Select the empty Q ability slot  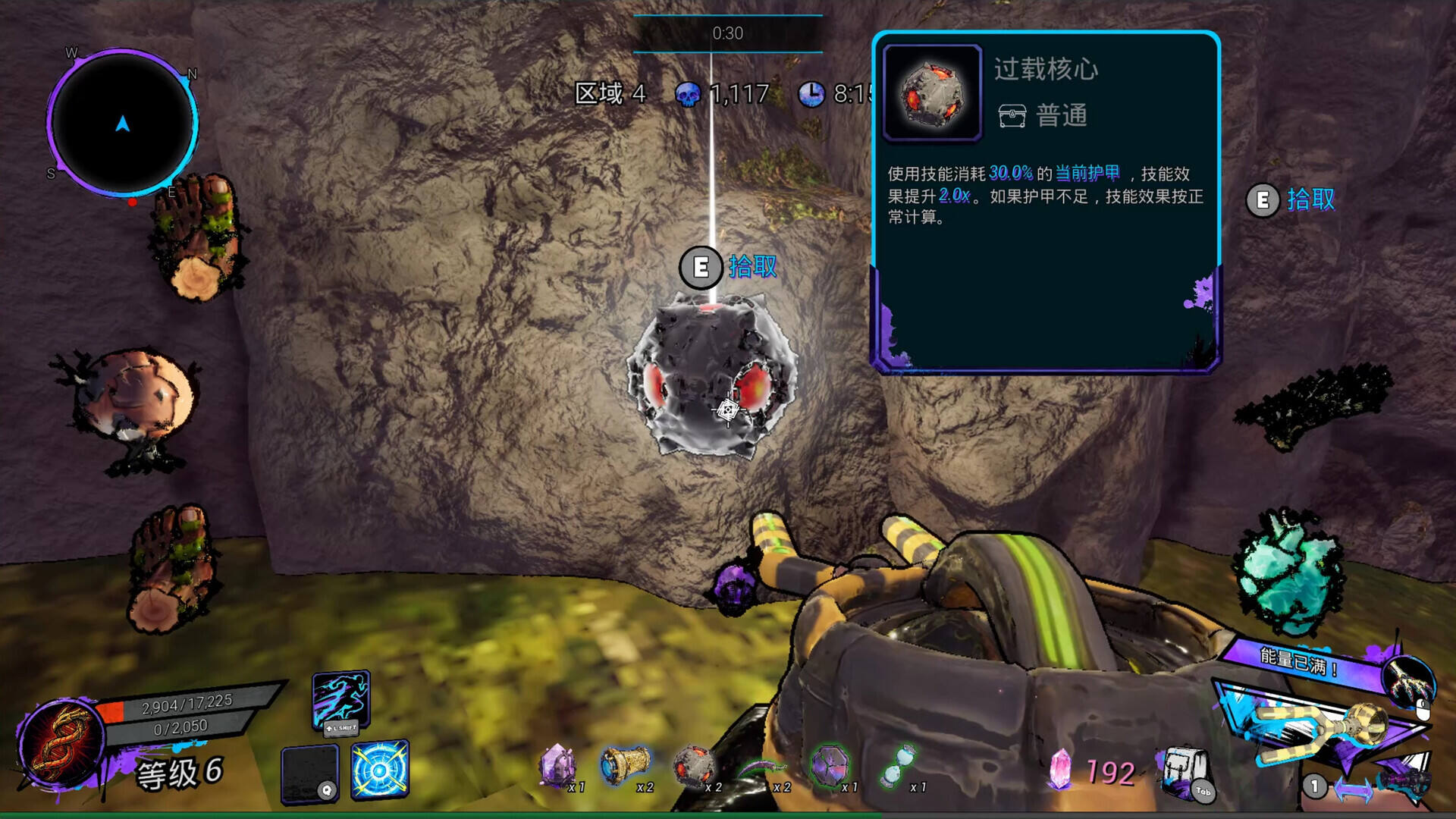click(x=310, y=773)
